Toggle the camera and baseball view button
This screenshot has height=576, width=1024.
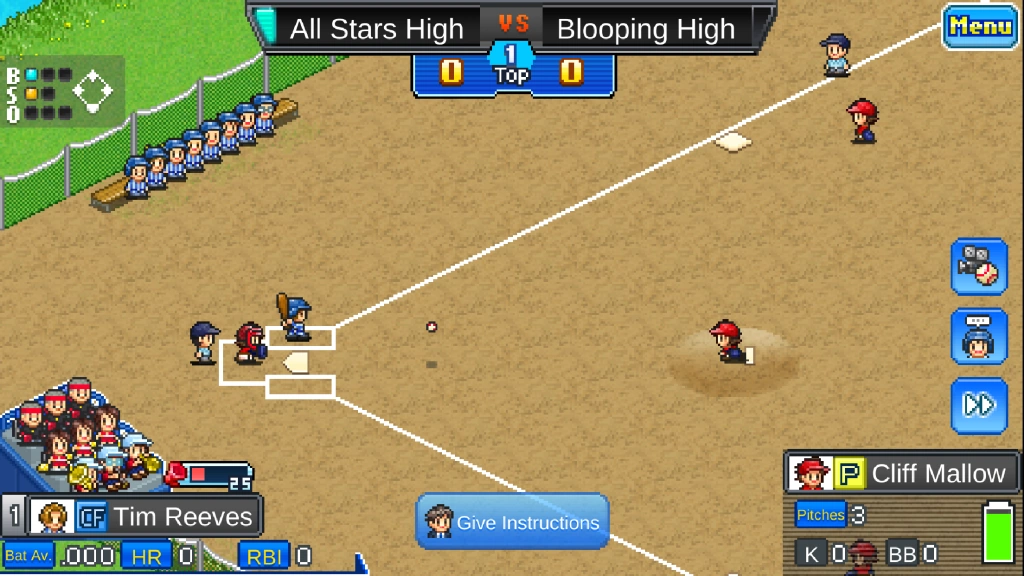pos(979,266)
